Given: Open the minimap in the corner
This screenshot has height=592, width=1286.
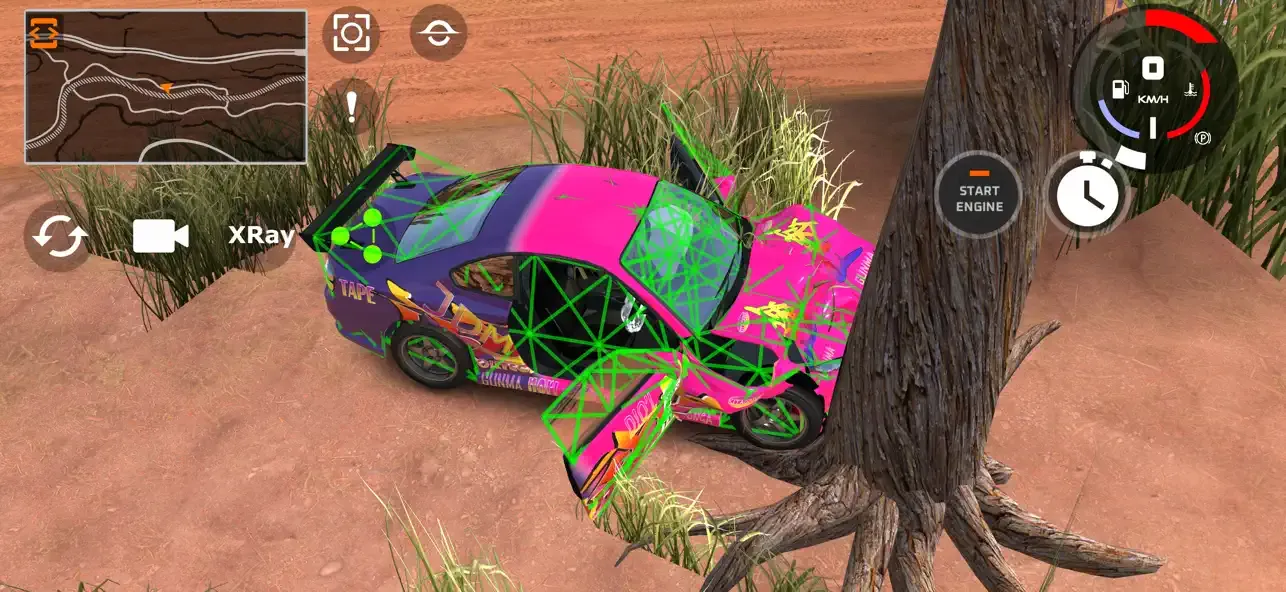Looking at the screenshot, I should tap(166, 88).
